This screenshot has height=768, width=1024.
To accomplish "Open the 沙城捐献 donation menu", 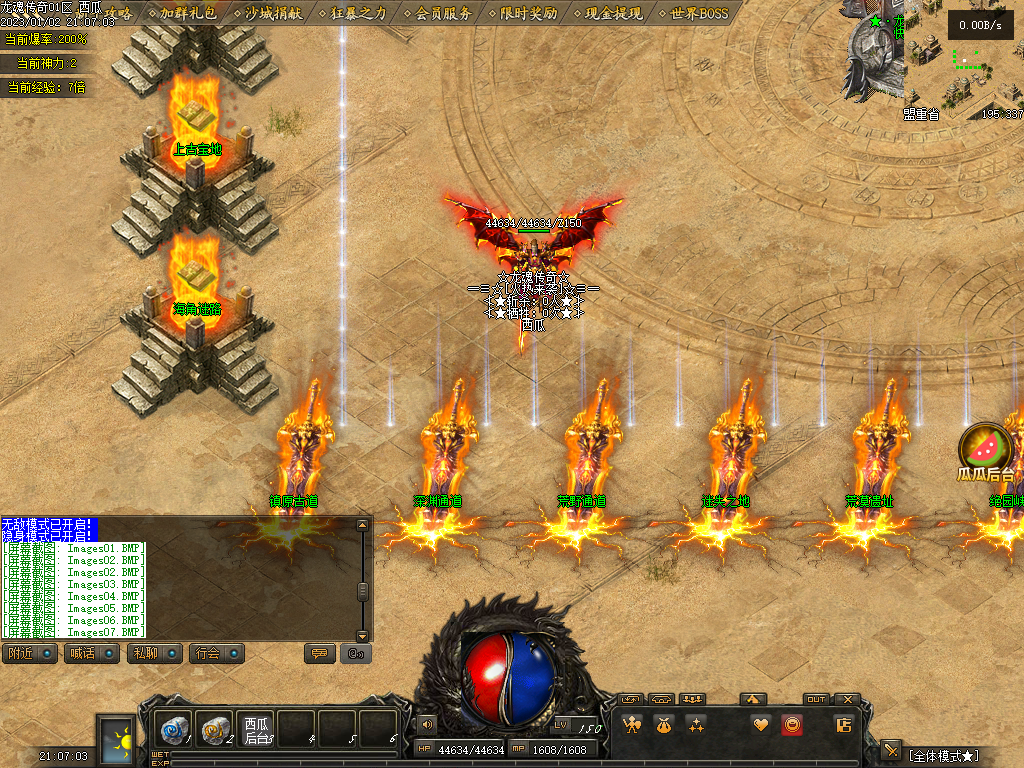I will pos(273,14).
